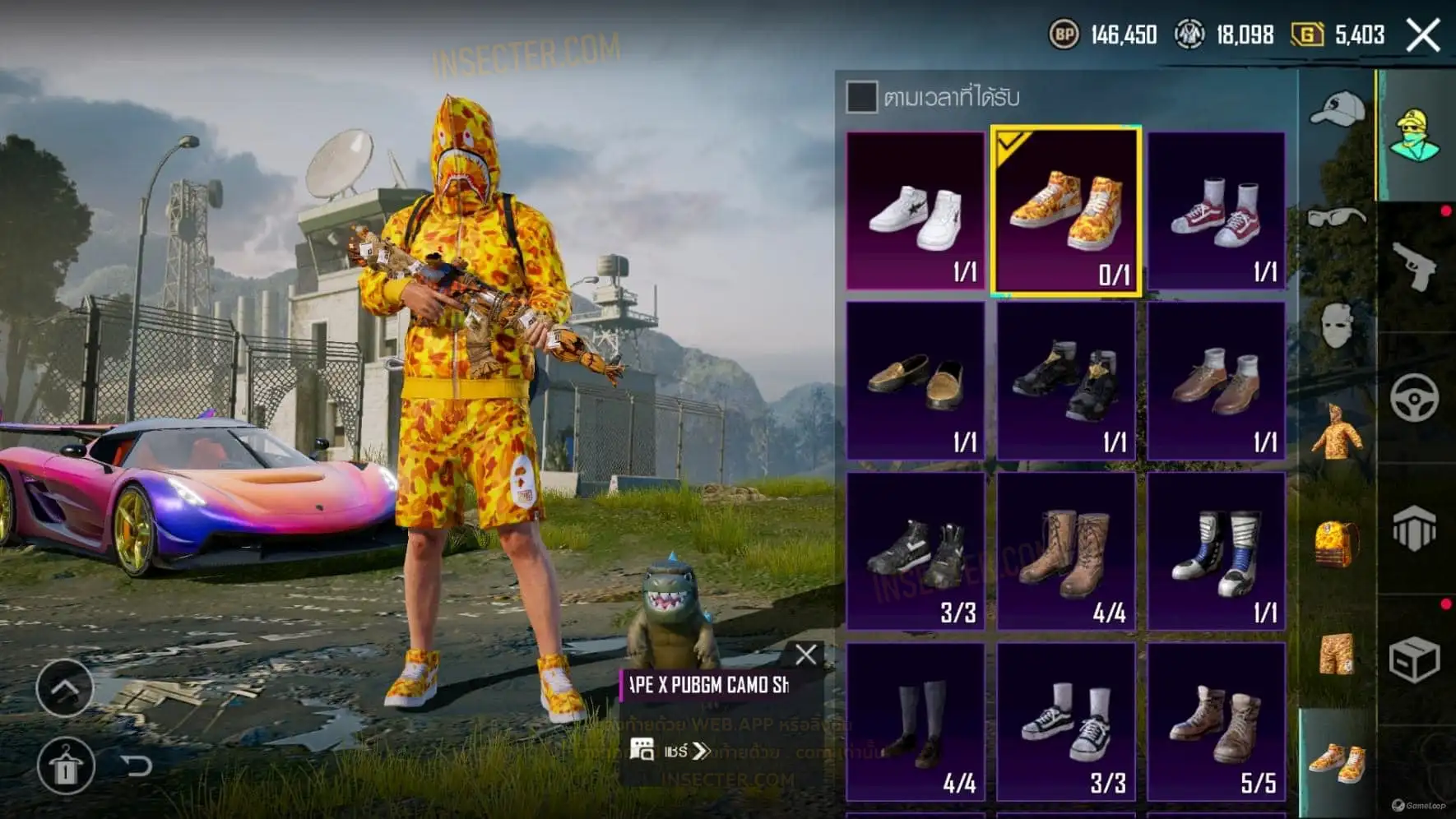Viewport: 1456px width, 819px height.
Task: Pick the gold loafers slot
Action: tap(916, 381)
